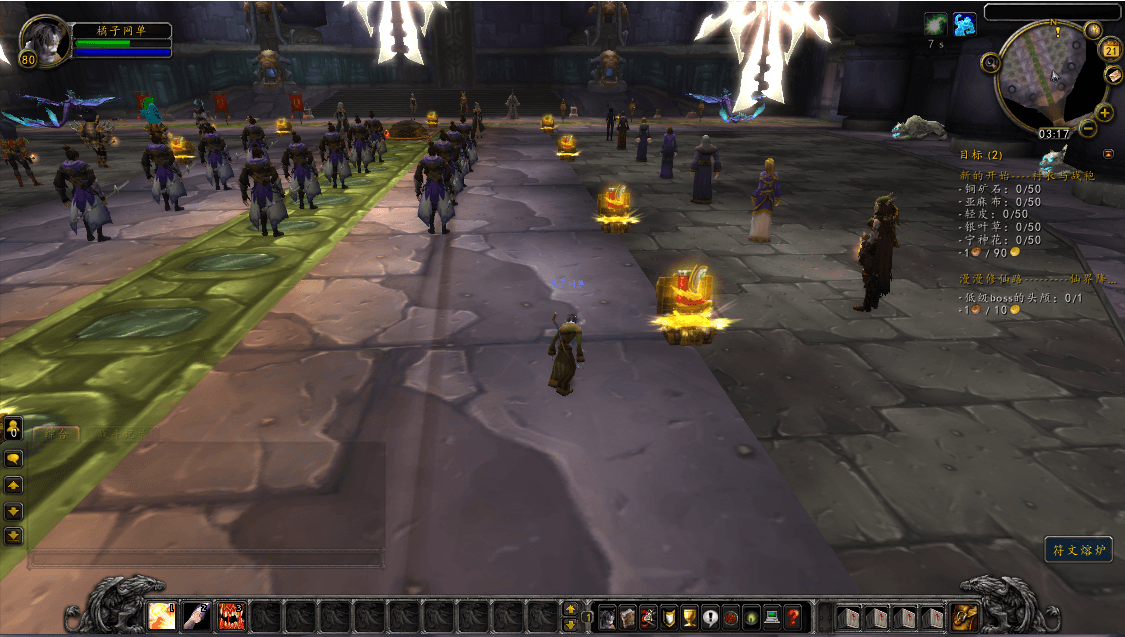Viewport: 1125px width, 637px height.
Task: Open the main backpack
Action: 966,616
